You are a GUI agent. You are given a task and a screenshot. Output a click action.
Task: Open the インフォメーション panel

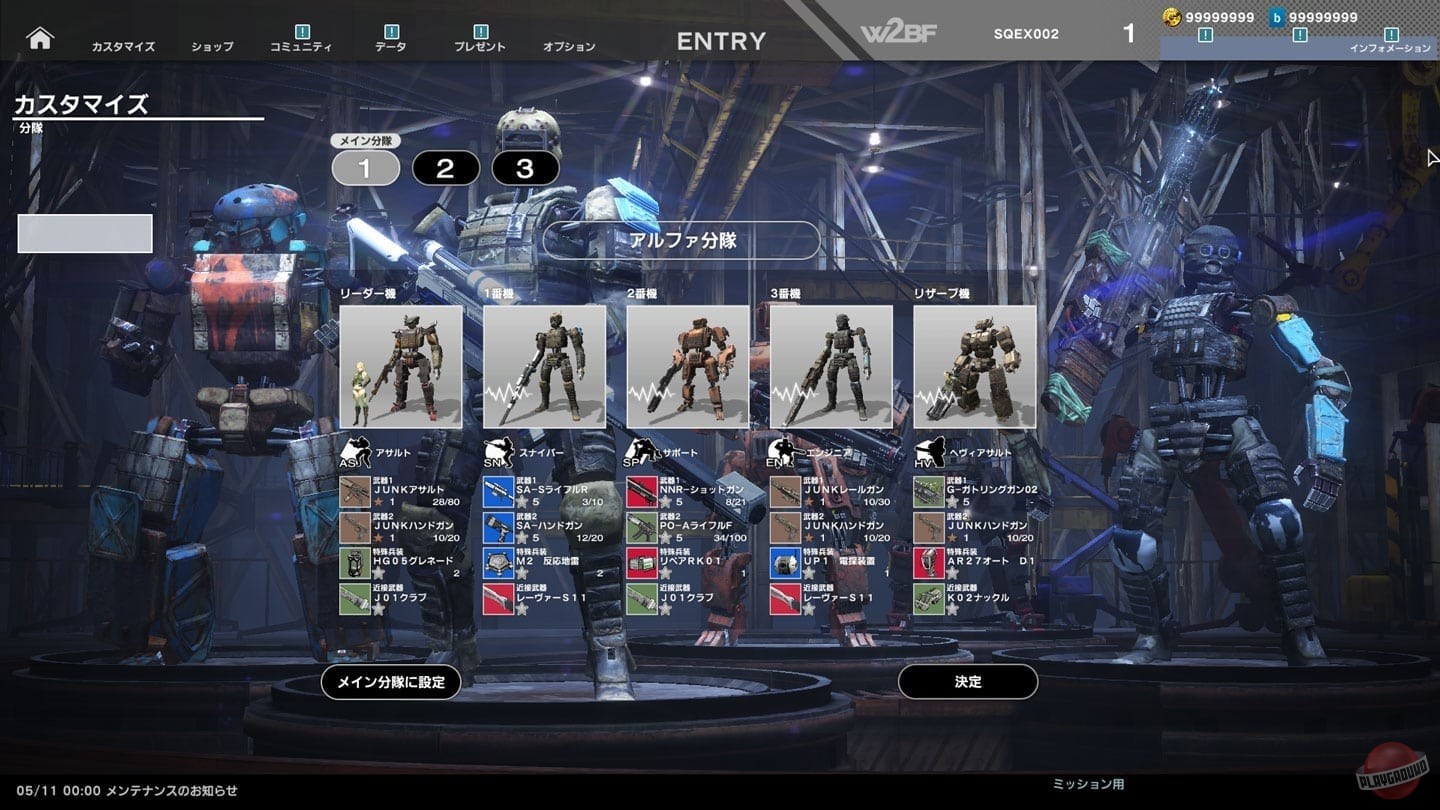pos(1390,47)
